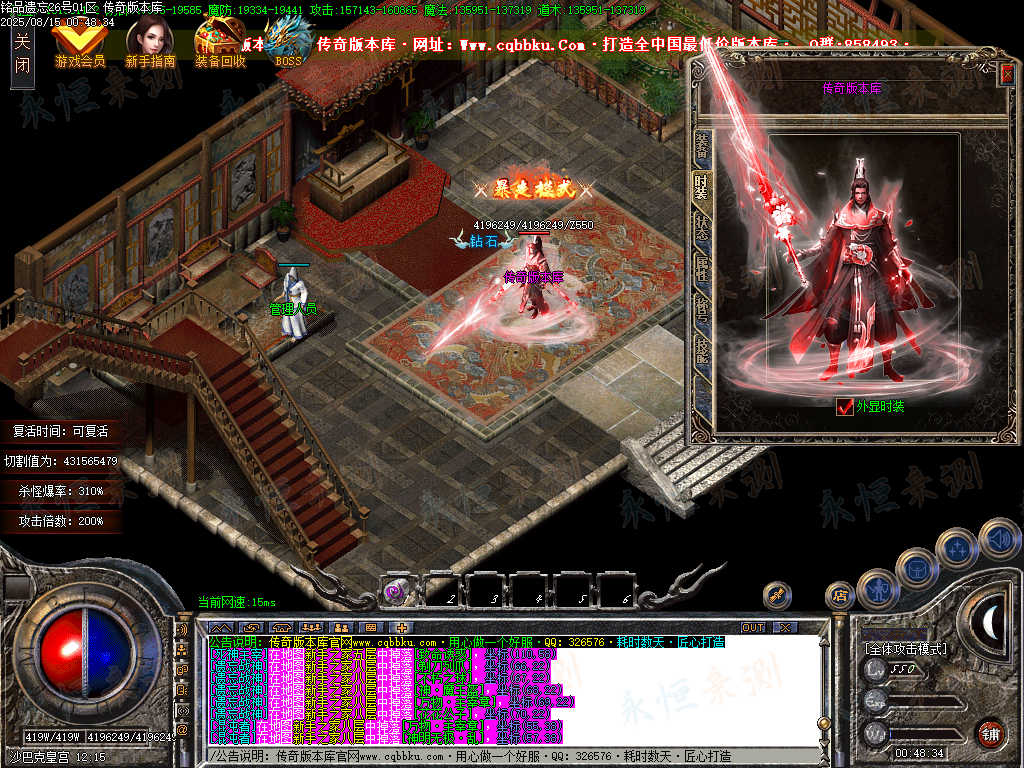Open the bag round button
This screenshot has height=768, width=1024.
pos(916,569)
